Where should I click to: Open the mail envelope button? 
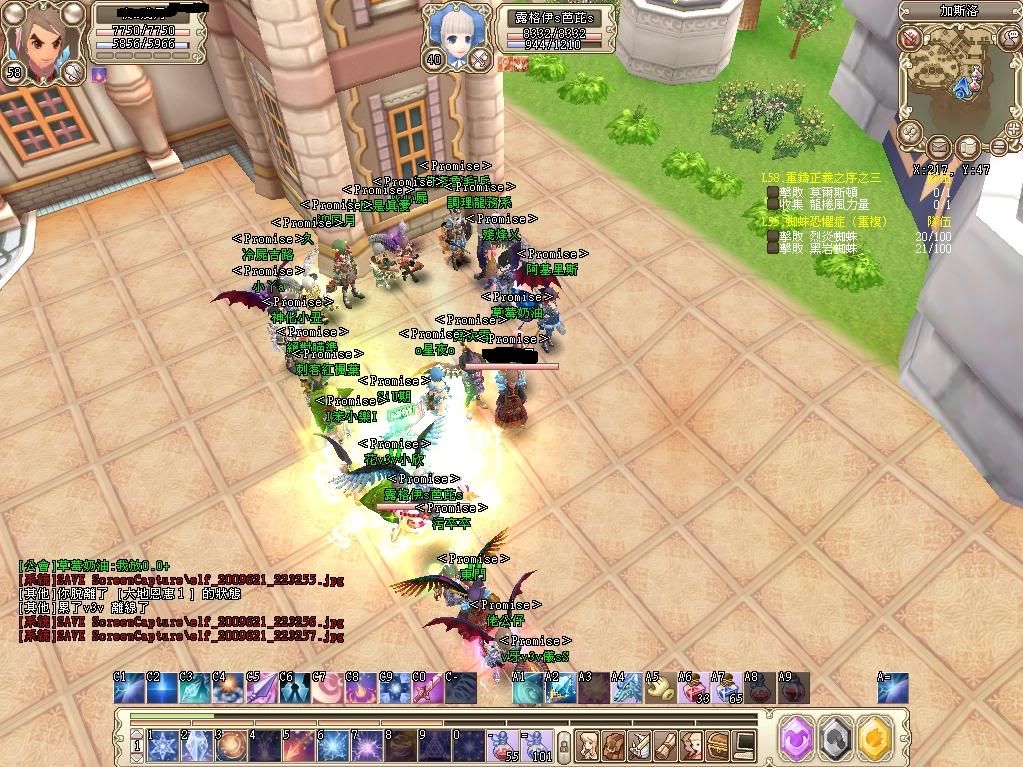(x=939, y=148)
